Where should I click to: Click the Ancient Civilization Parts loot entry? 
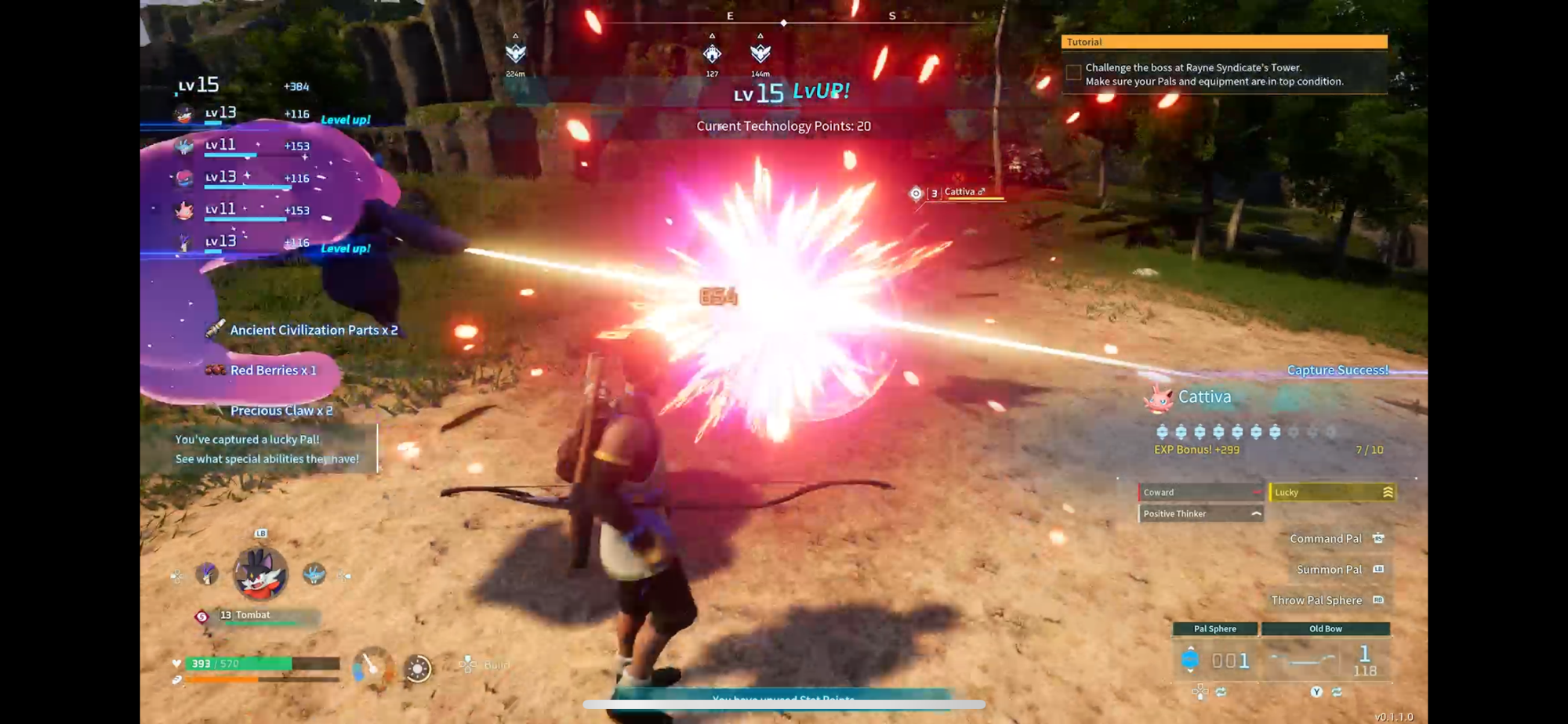[313, 330]
